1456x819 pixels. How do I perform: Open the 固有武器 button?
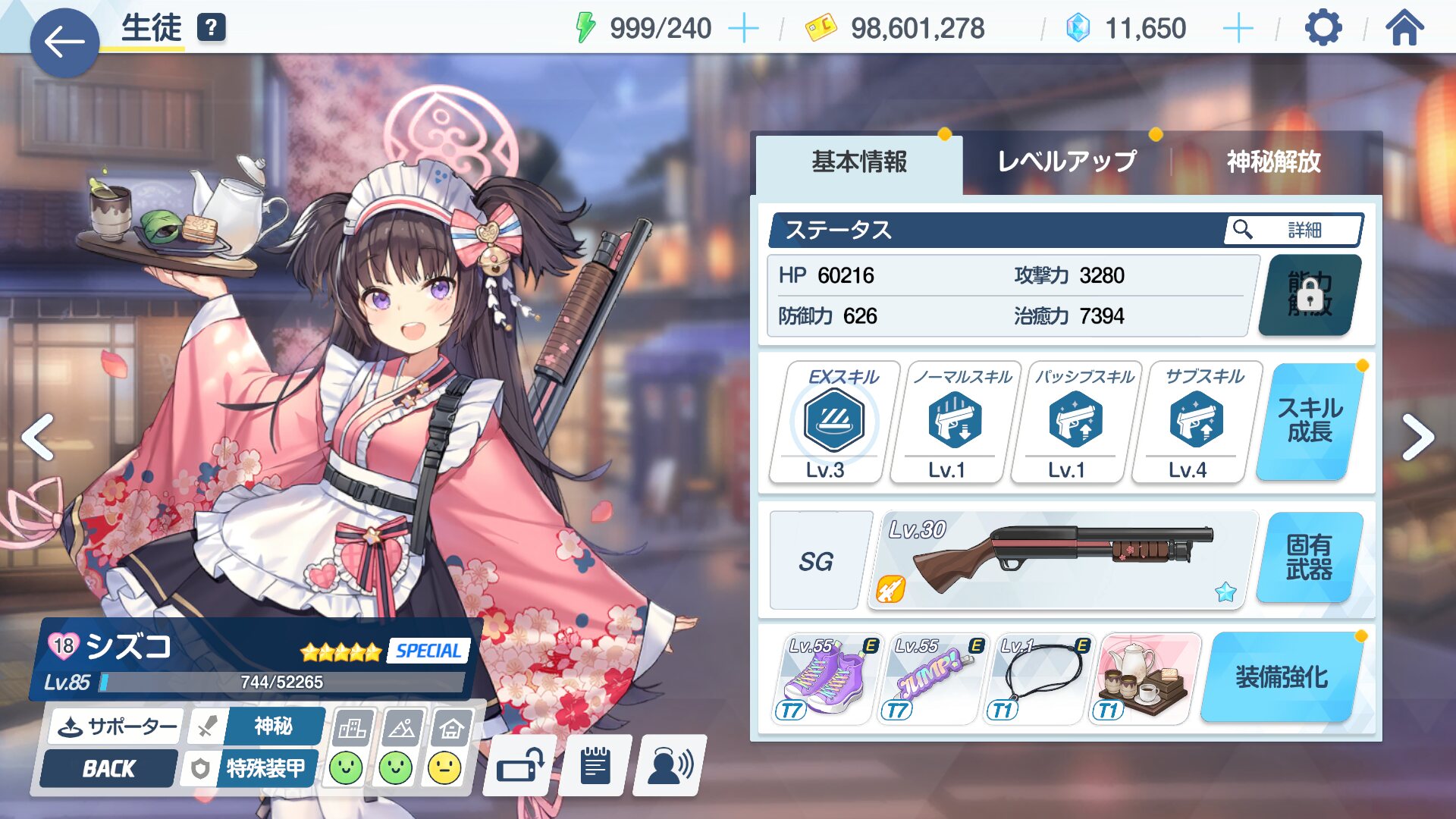click(1309, 557)
